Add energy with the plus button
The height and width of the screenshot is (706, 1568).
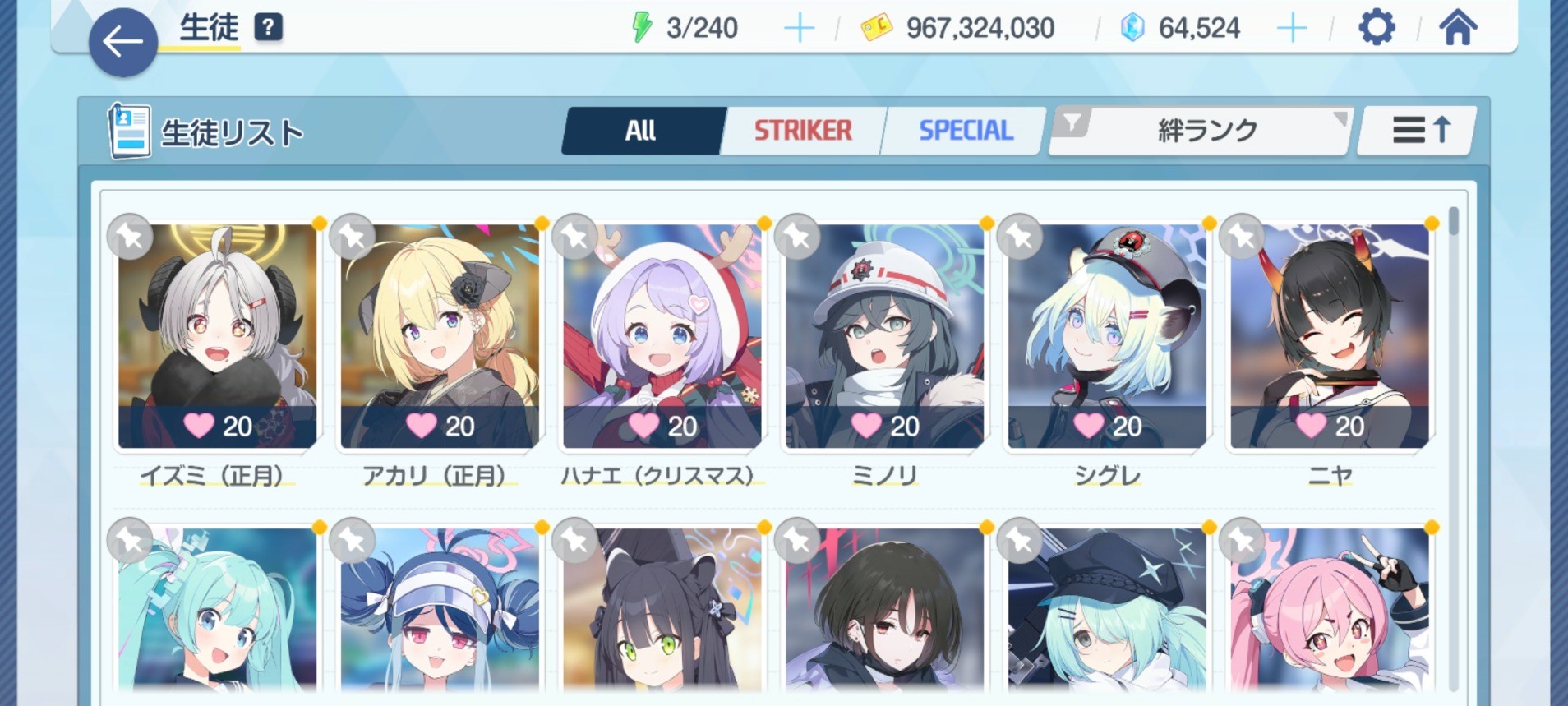point(798,29)
